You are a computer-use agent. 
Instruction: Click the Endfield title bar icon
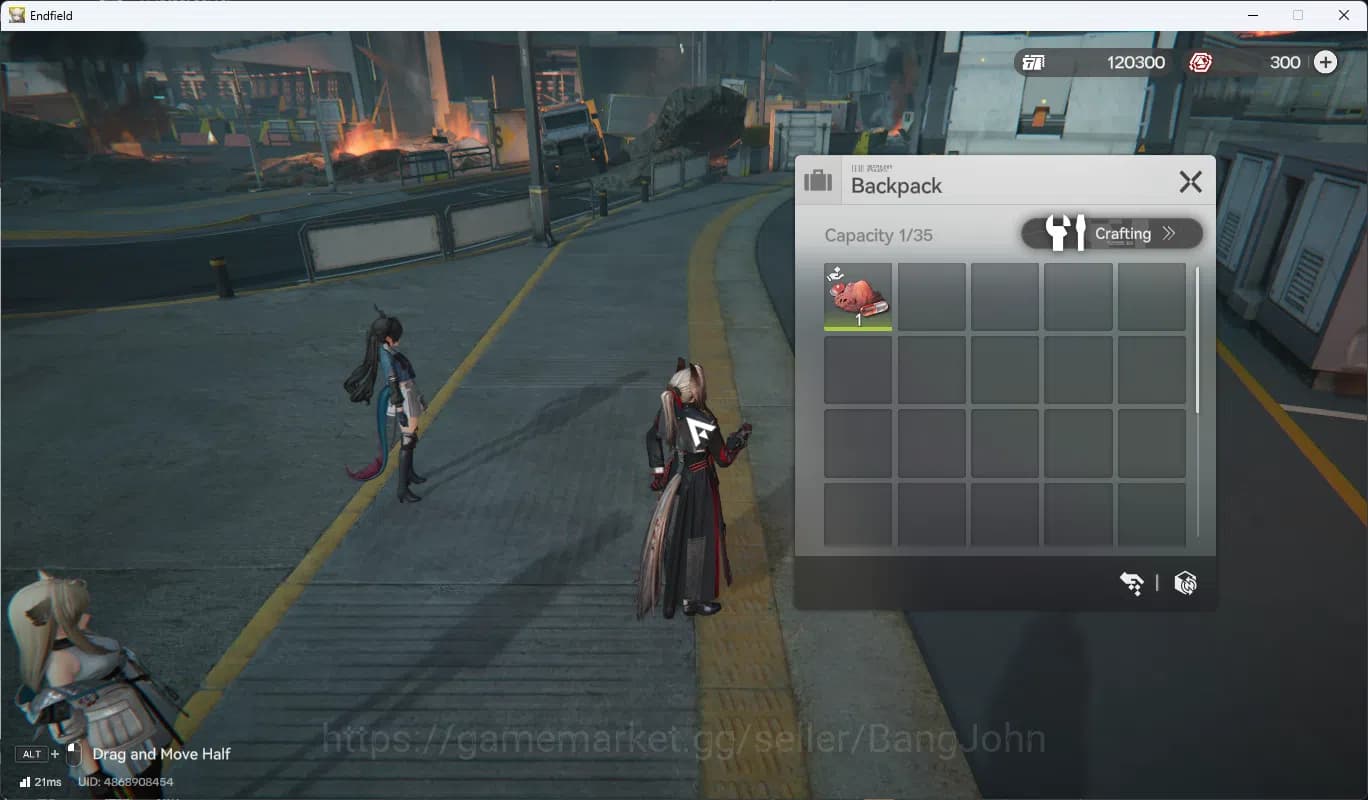click(14, 14)
